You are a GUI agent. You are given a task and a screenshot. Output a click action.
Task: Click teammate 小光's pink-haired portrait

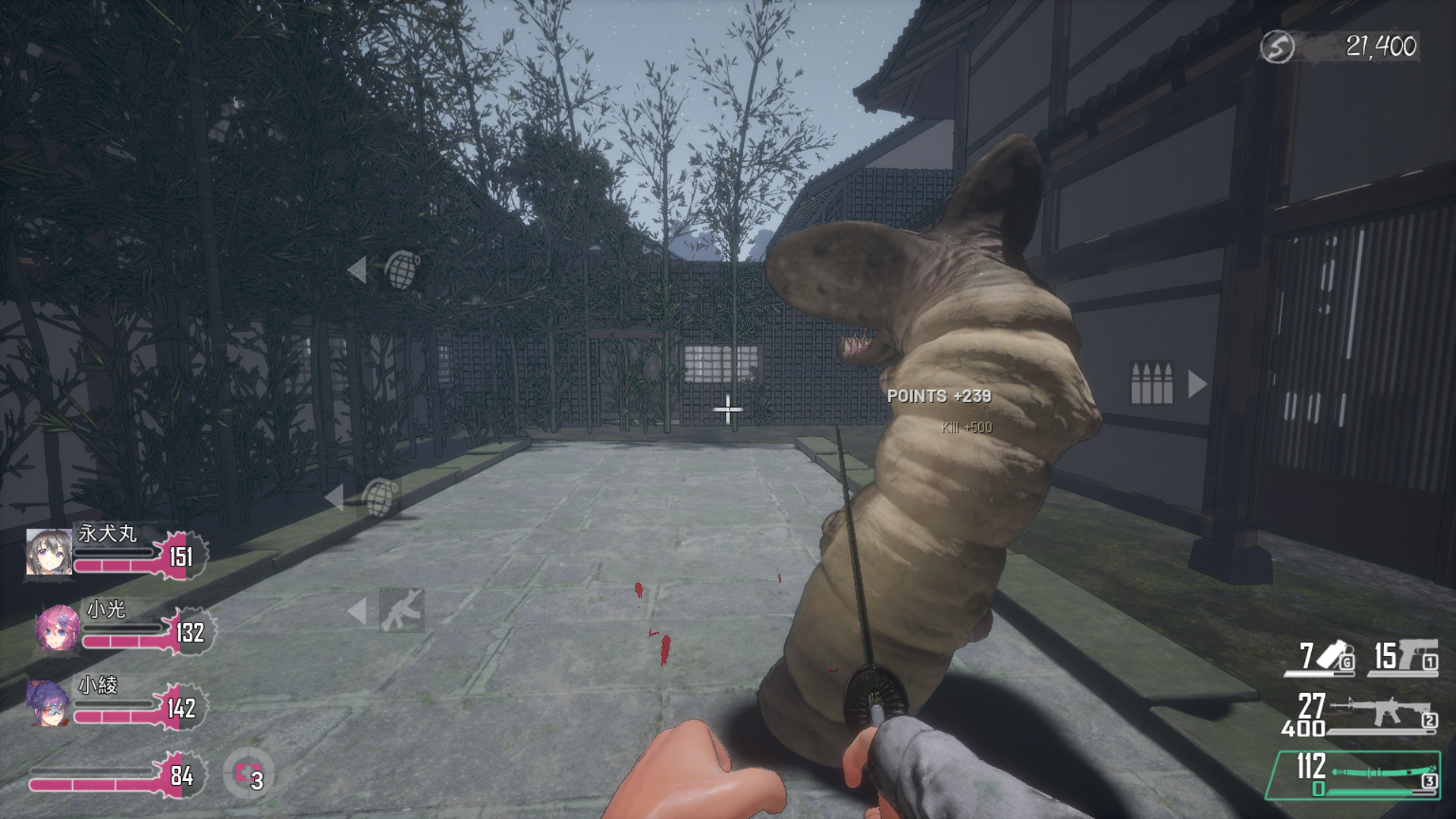pos(57,628)
